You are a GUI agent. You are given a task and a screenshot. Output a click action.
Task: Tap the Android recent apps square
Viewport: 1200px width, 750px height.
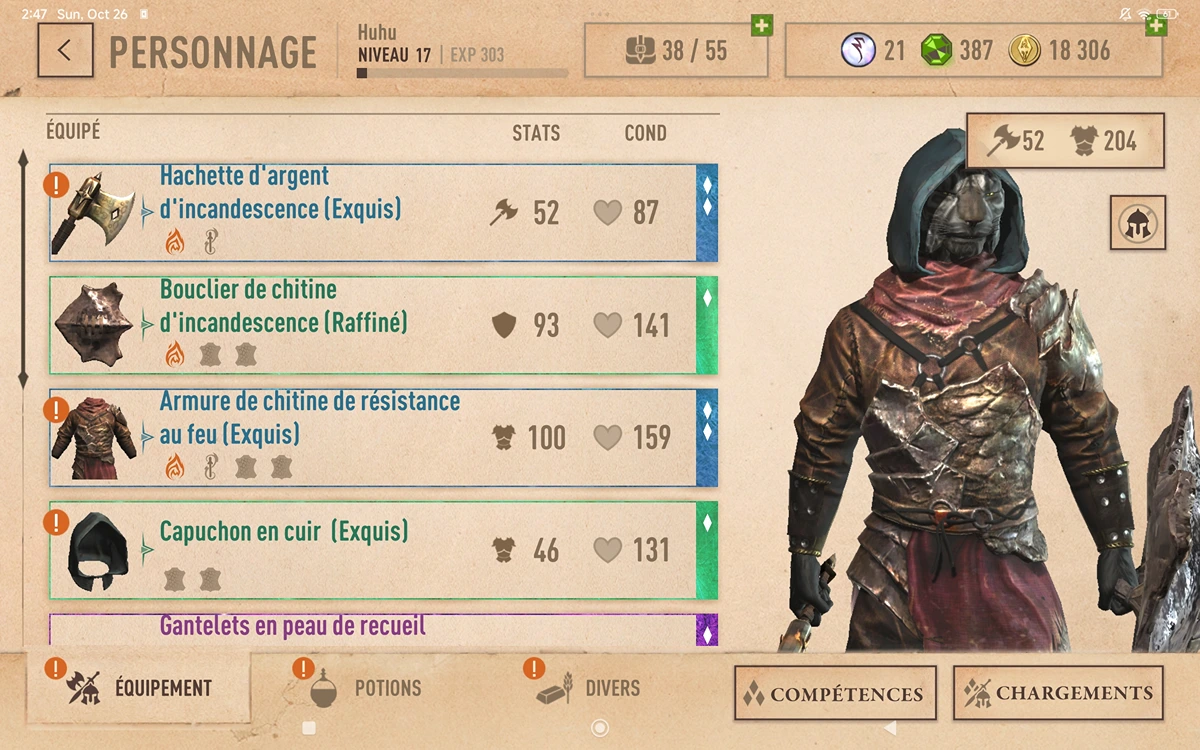pyautogui.click(x=309, y=728)
